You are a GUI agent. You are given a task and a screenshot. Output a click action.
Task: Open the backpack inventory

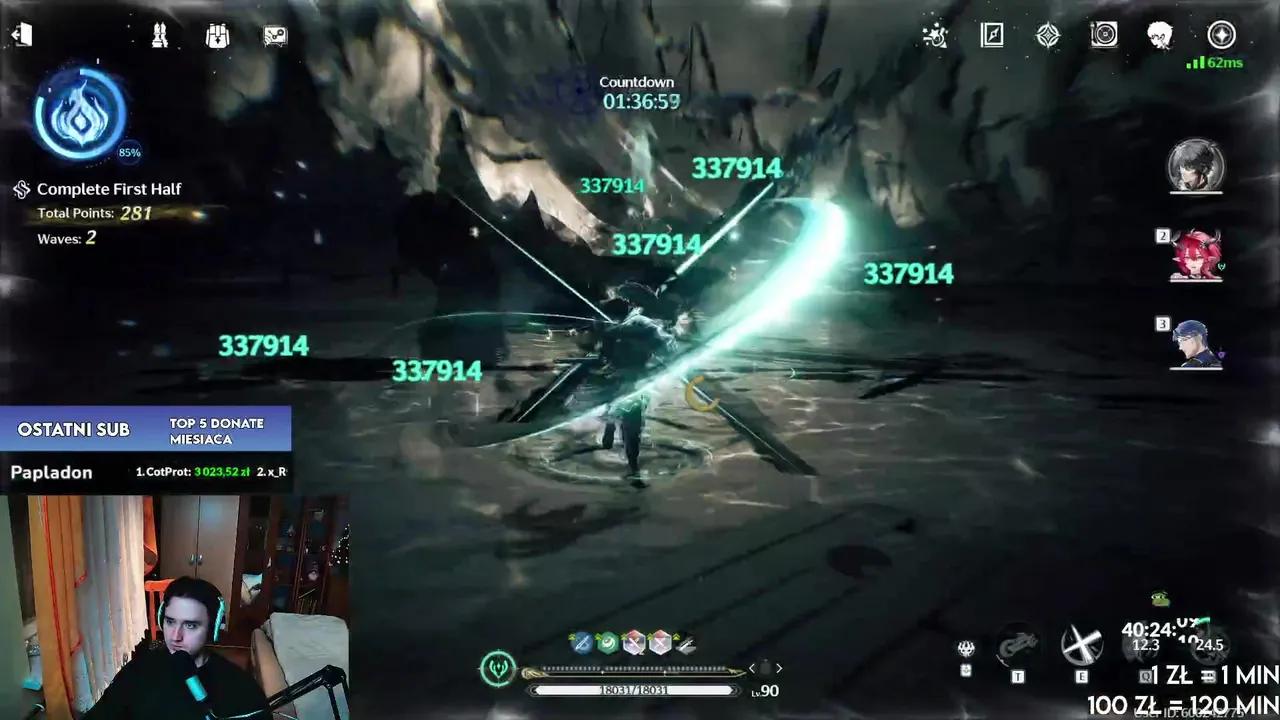[x=217, y=36]
